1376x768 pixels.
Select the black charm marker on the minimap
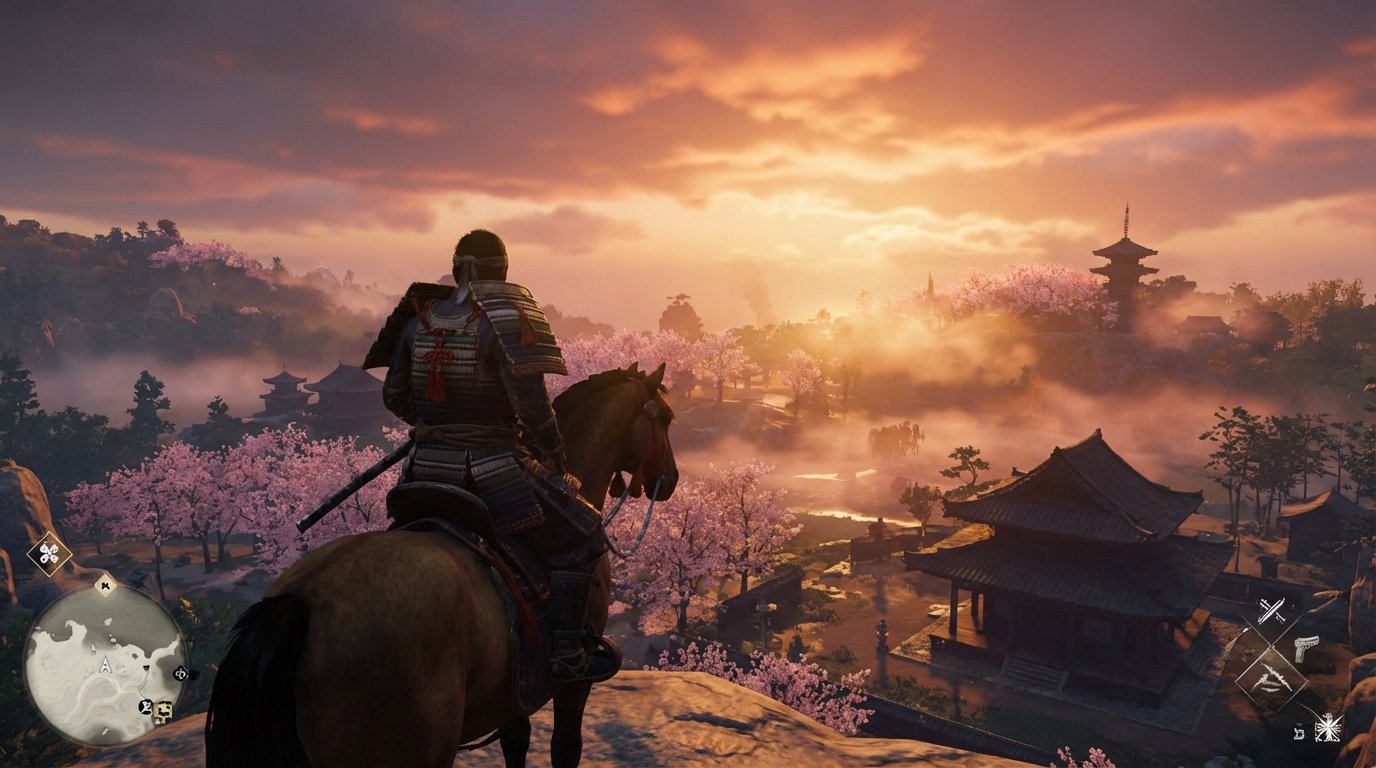coord(181,672)
